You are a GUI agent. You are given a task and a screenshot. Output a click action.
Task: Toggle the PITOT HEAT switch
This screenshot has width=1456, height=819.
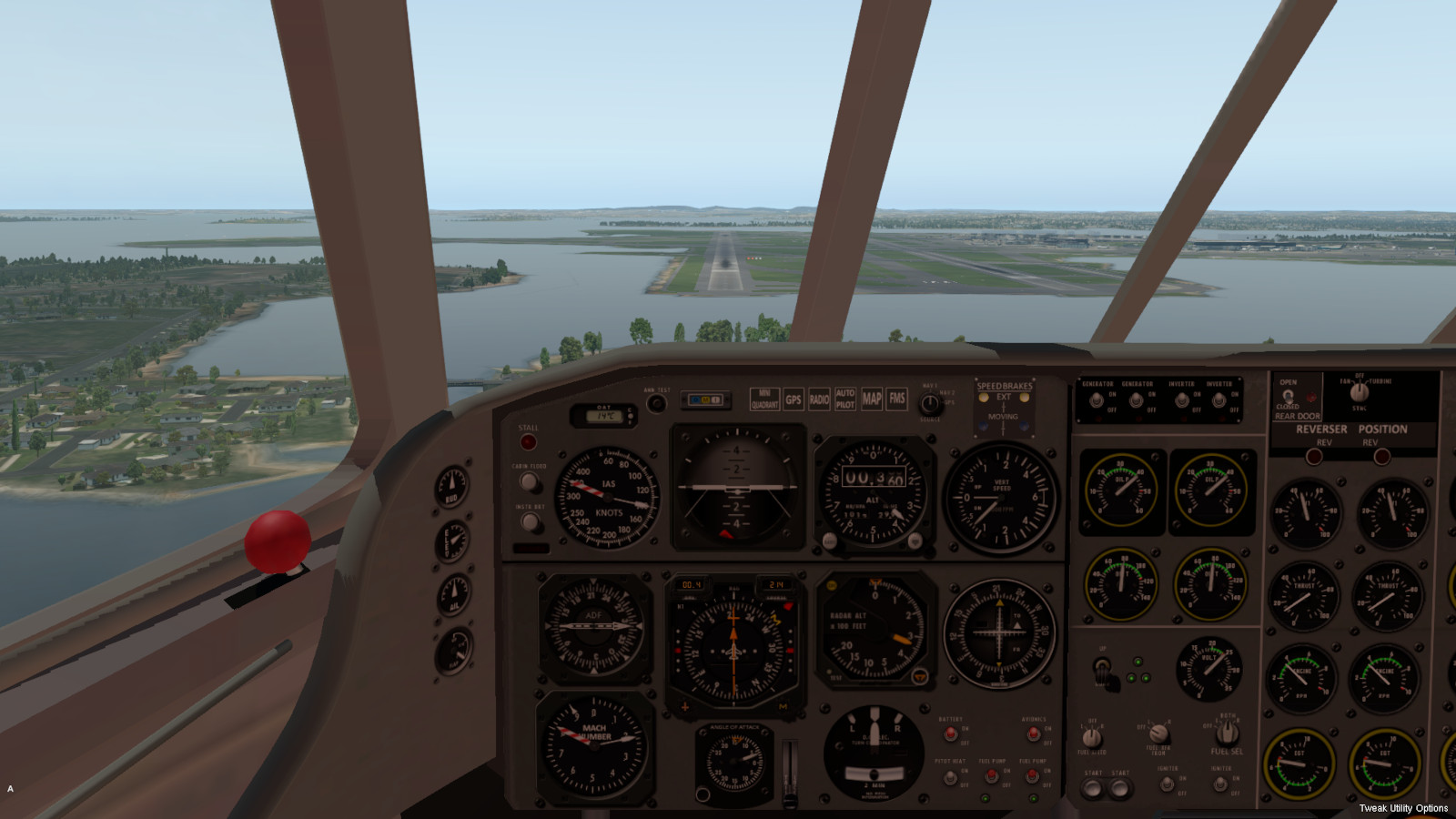tap(951, 776)
